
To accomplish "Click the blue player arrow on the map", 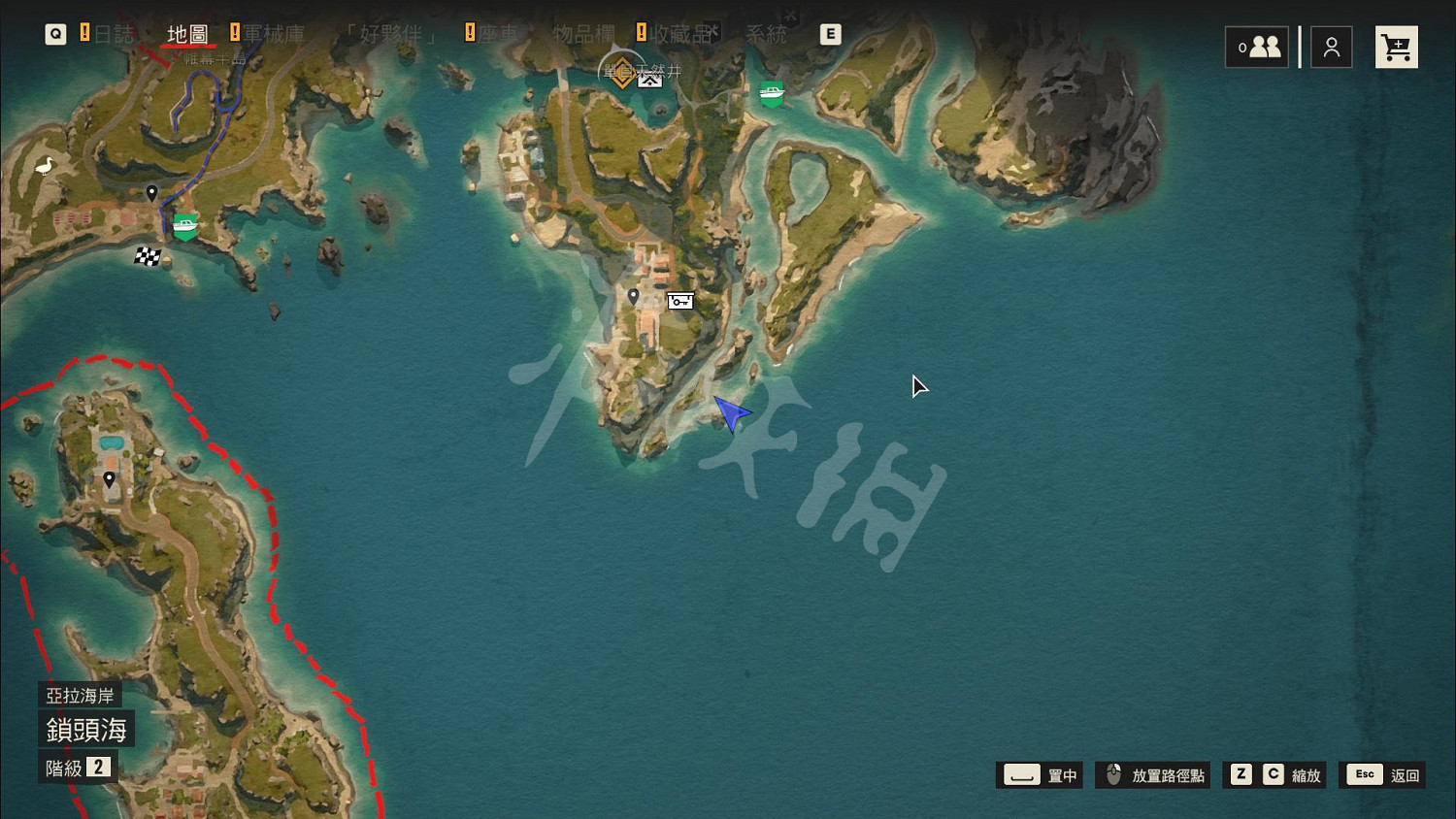I will coord(733,411).
